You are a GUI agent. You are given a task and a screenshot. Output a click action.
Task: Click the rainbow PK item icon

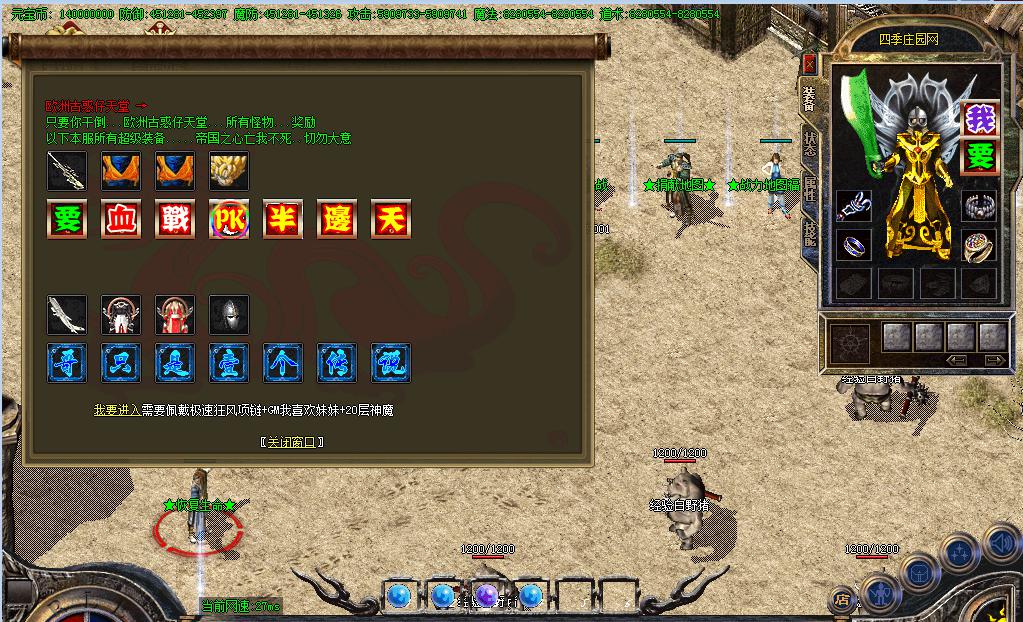click(x=228, y=218)
